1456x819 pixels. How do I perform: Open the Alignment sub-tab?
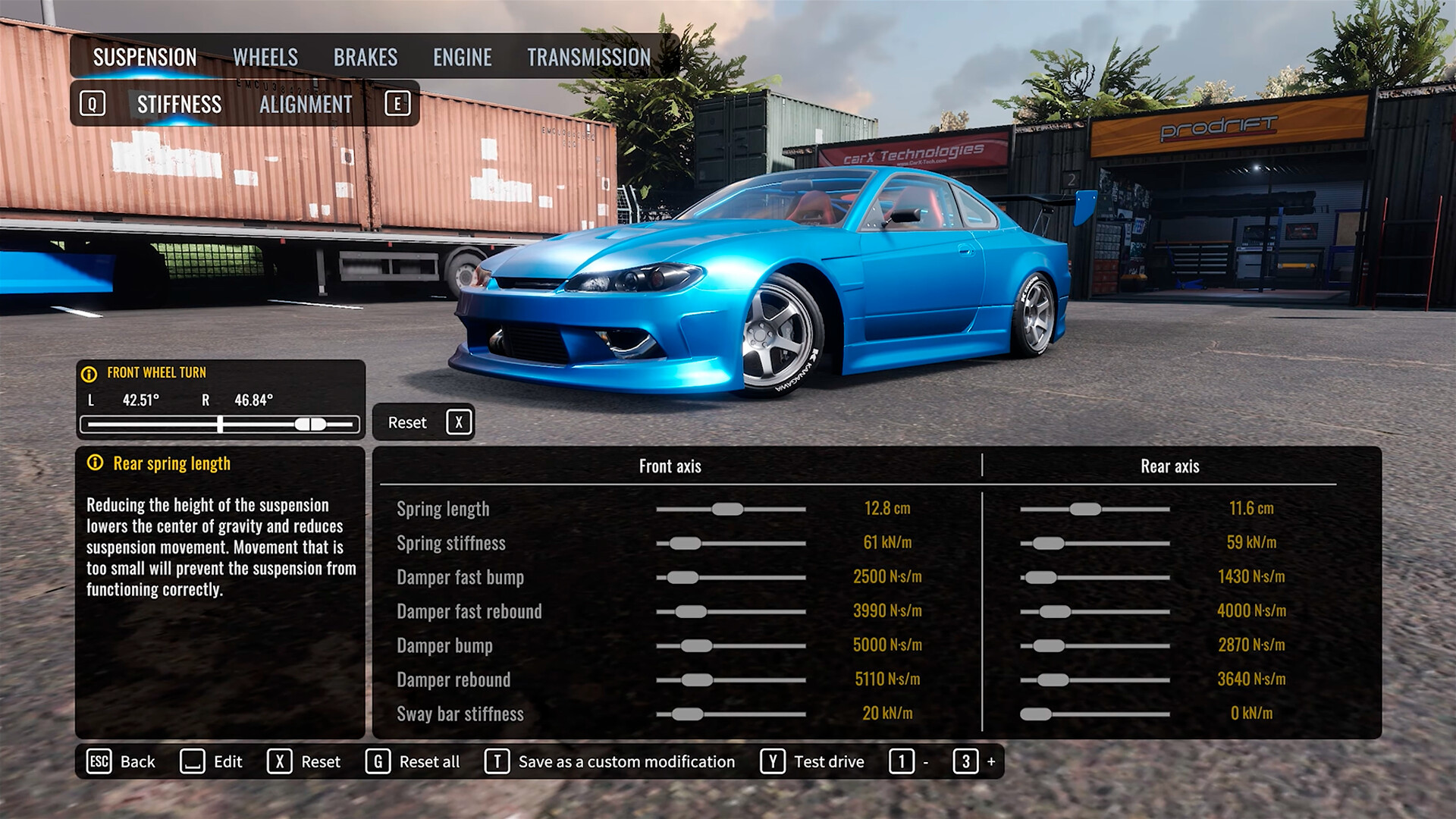tap(306, 105)
